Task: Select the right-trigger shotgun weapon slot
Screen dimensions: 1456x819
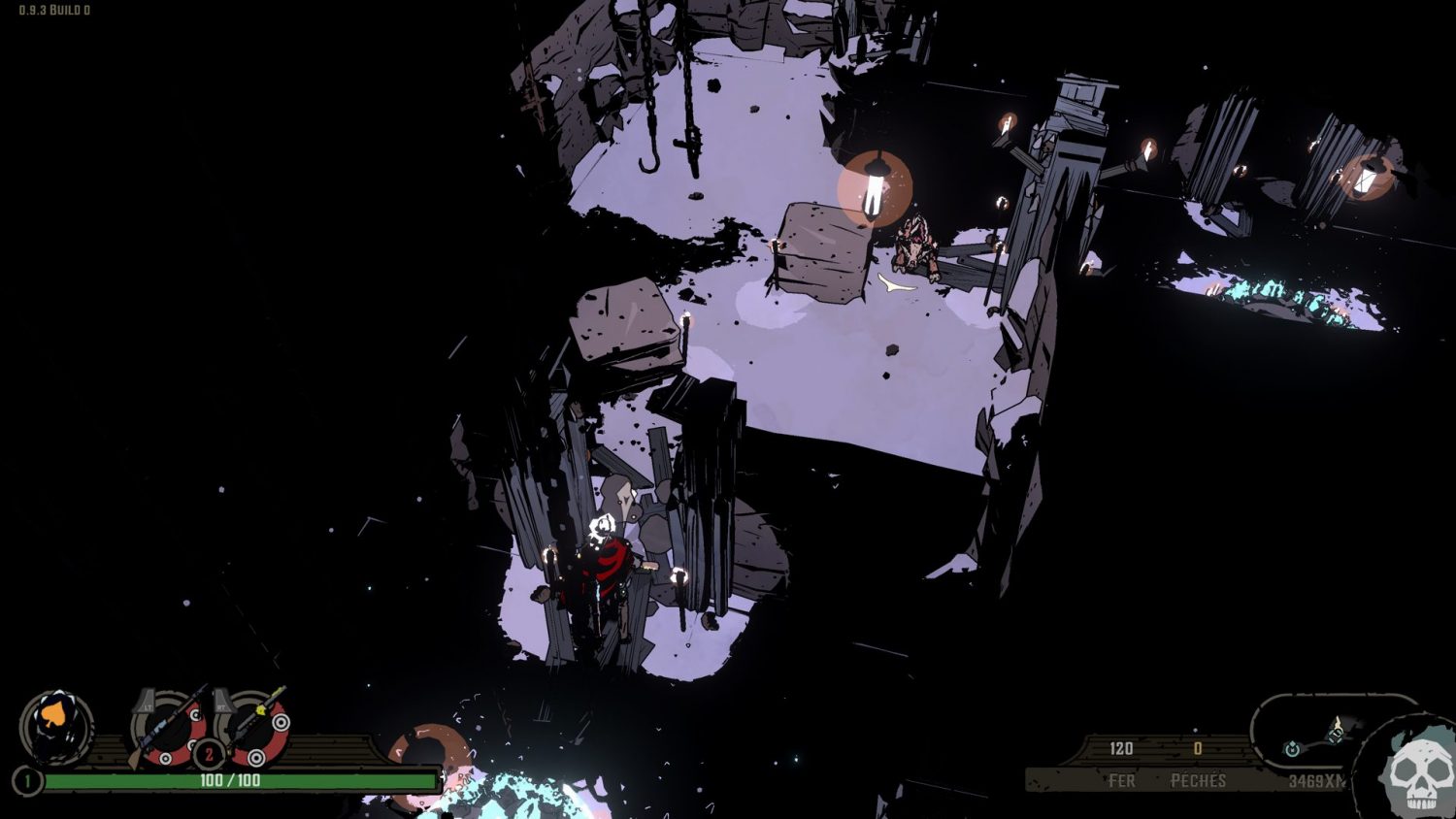Action: click(x=256, y=726)
